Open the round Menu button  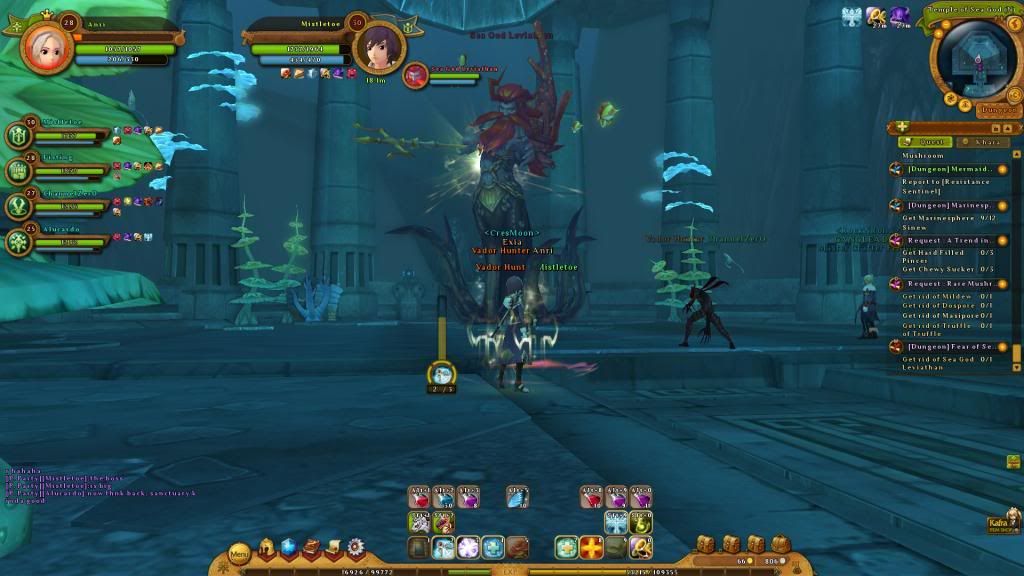240,552
